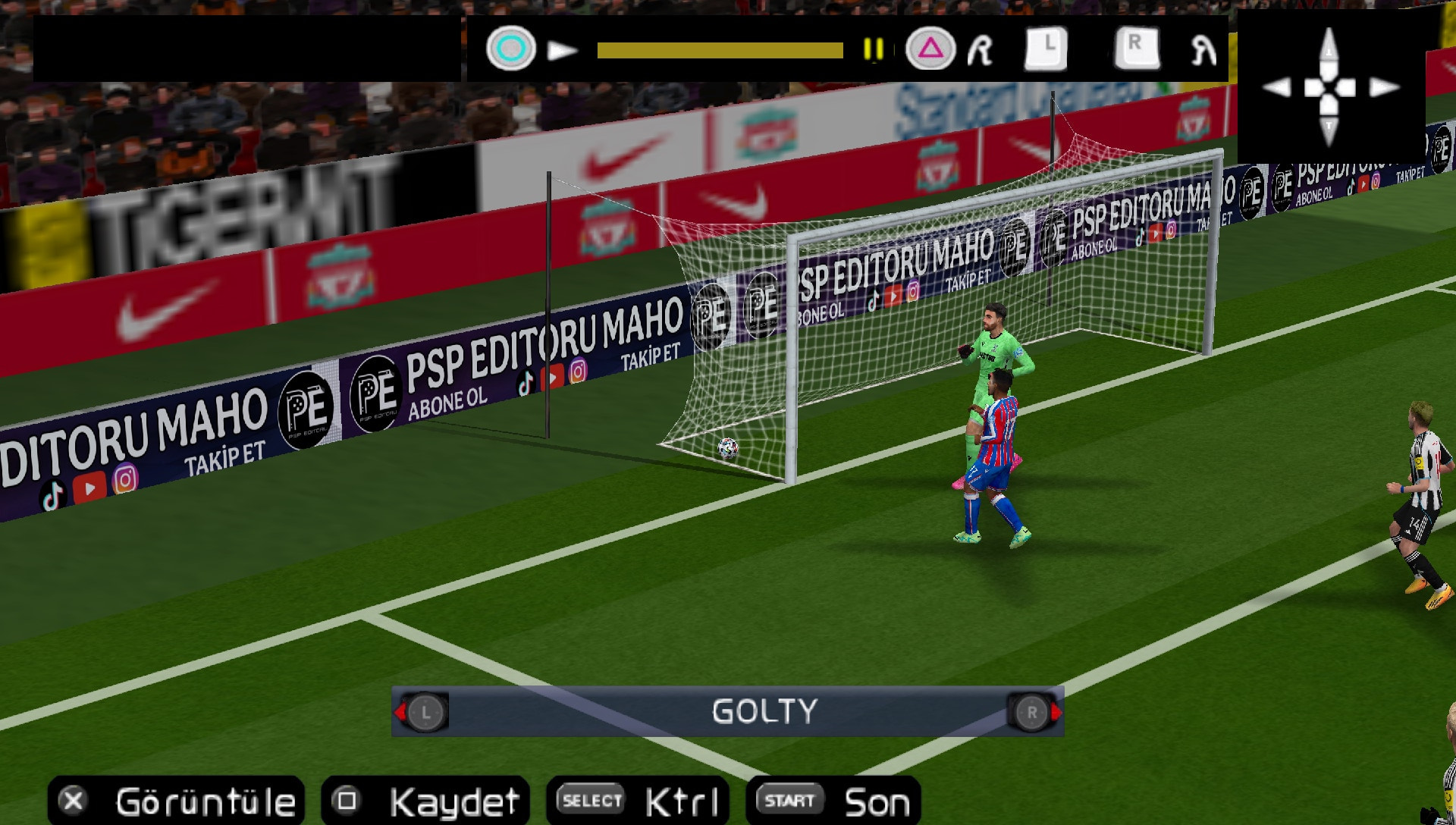This screenshot has width=1456, height=825.
Task: Click the Square button icon beside Kaydet
Action: click(349, 800)
